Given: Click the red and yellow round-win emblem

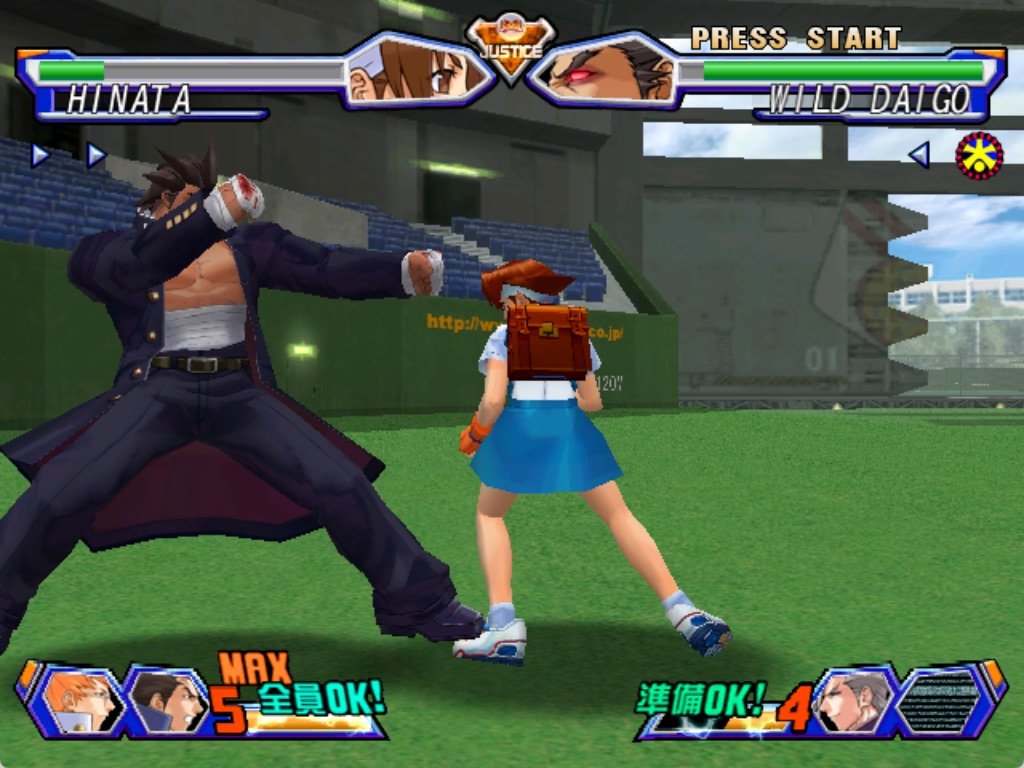Looking at the screenshot, I should (979, 155).
